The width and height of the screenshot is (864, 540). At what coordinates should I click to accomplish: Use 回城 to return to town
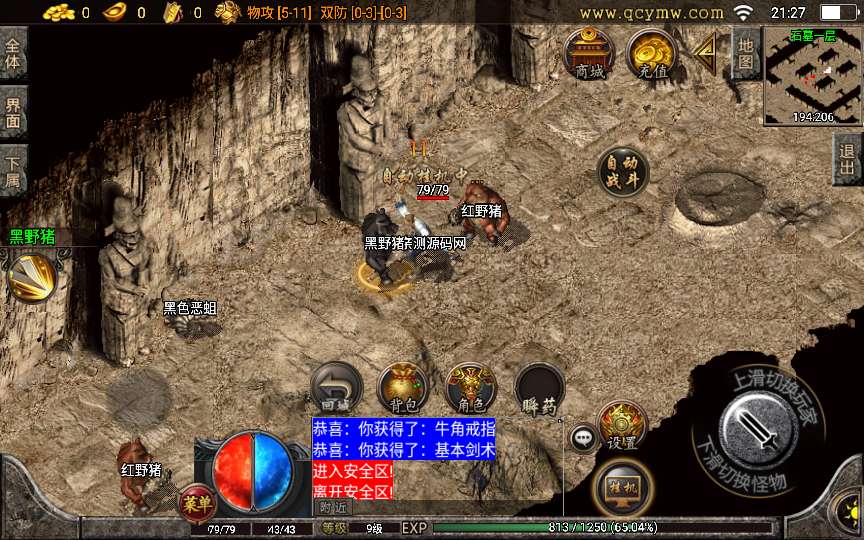336,388
